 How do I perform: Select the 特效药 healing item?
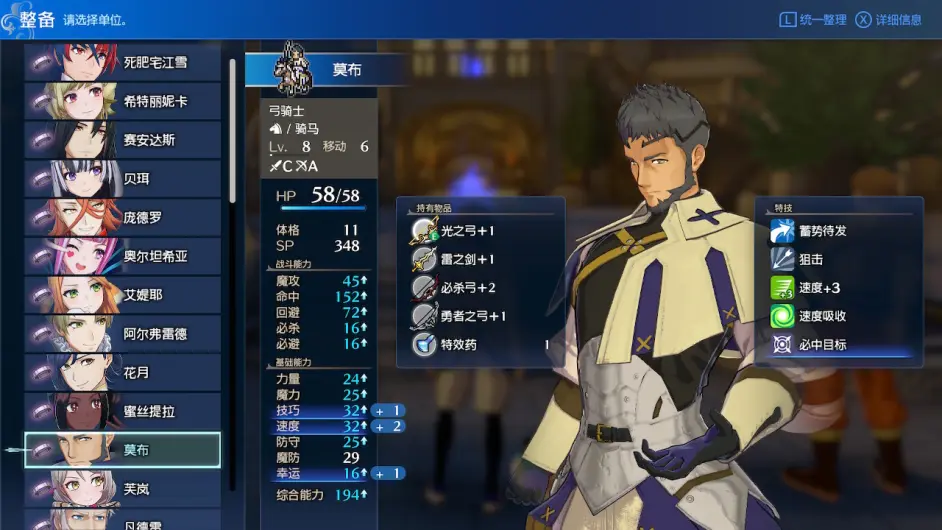coord(460,345)
